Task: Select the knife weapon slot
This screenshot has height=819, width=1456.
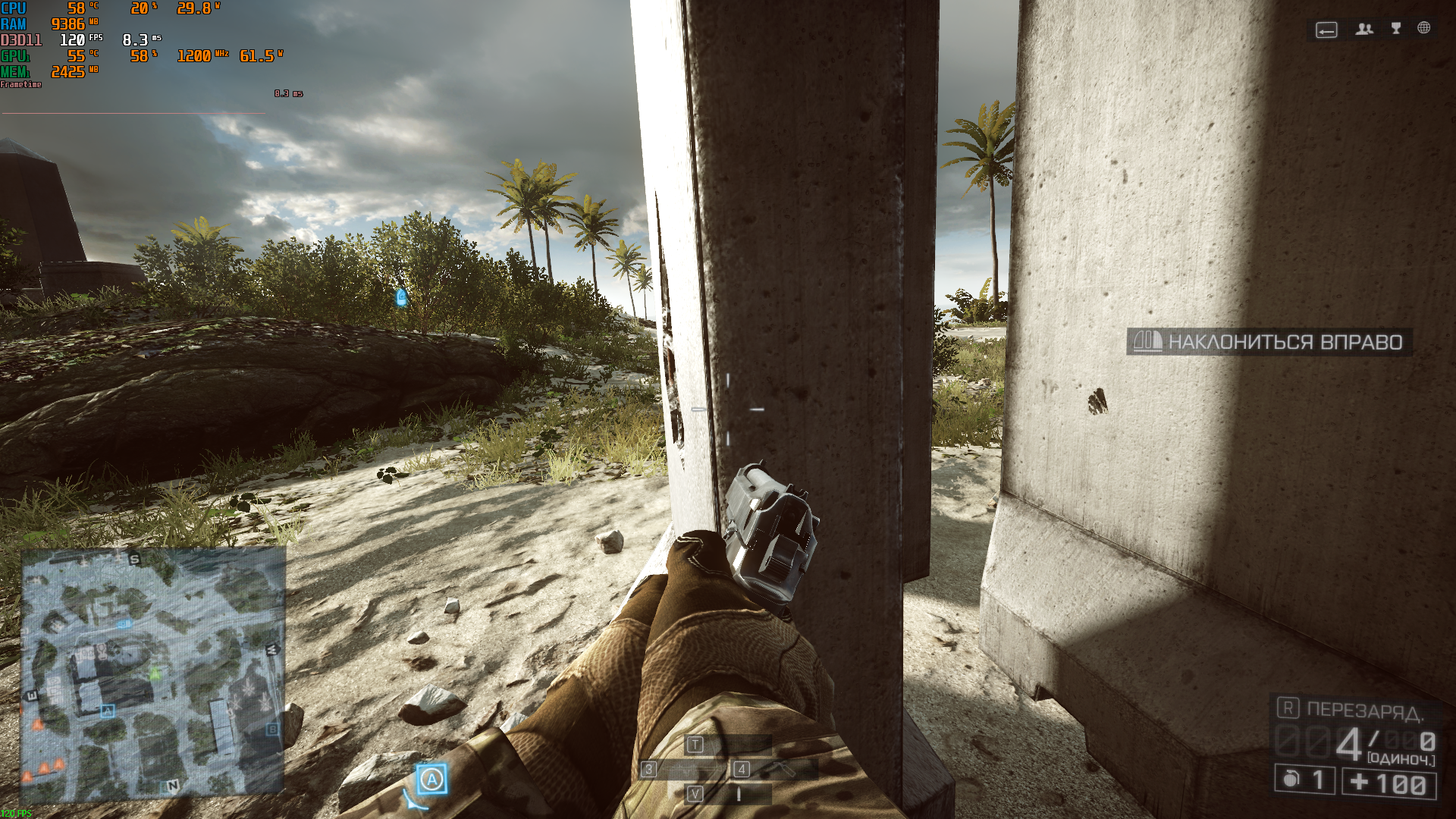Action: click(x=728, y=794)
